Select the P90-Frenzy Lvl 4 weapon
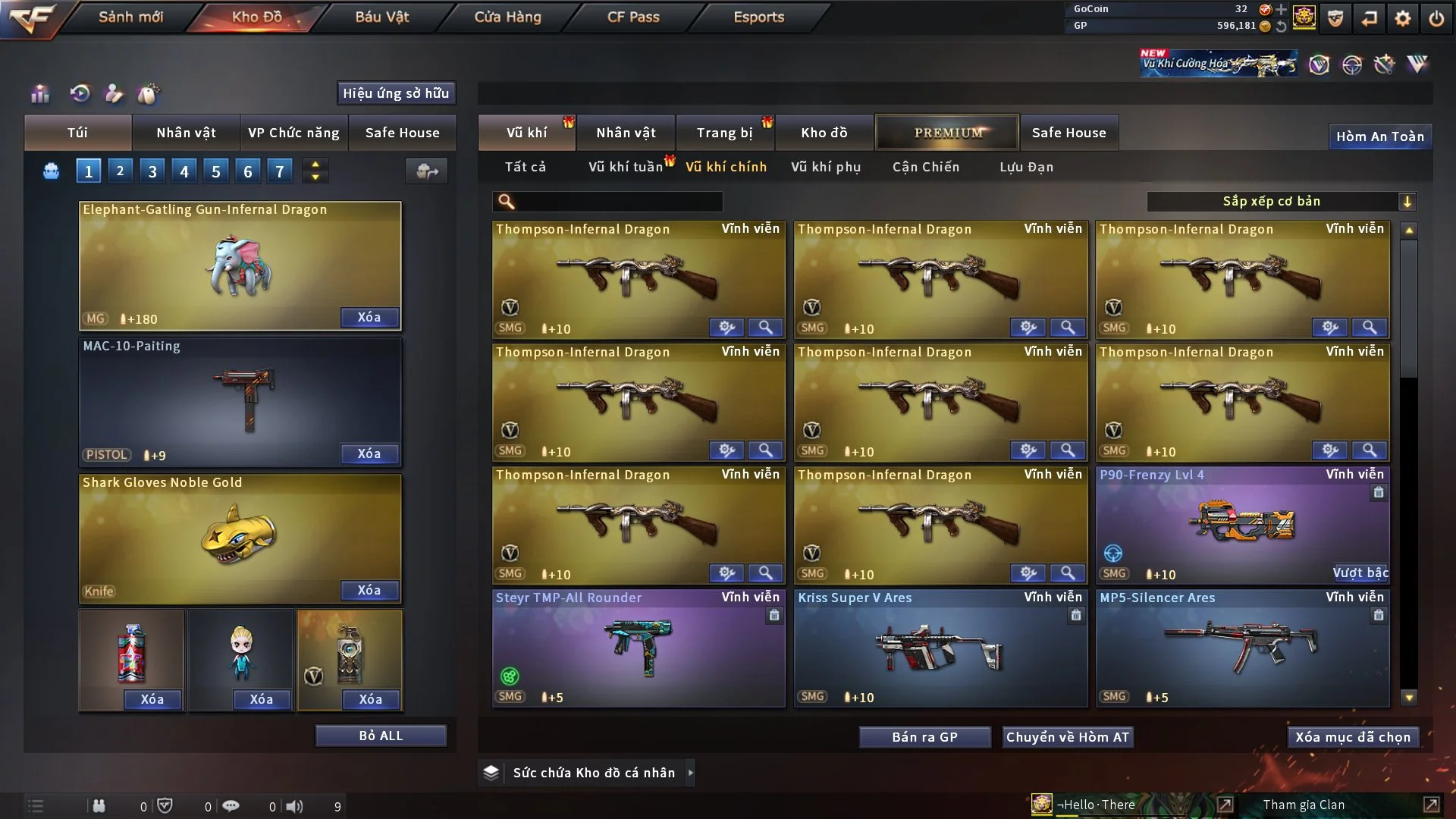The image size is (1456, 819). pyautogui.click(x=1242, y=525)
